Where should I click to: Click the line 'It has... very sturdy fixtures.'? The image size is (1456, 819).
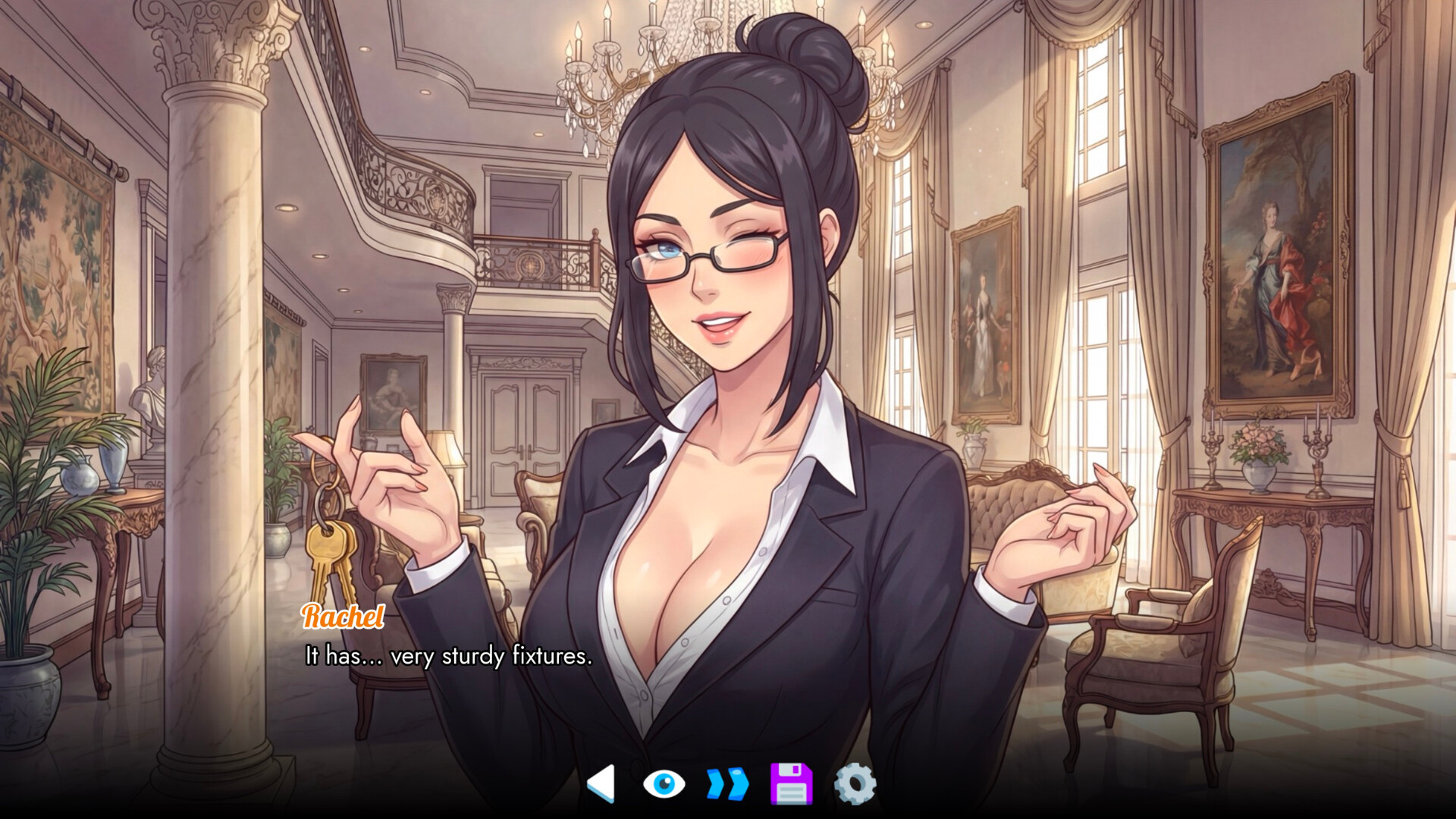pos(447,658)
